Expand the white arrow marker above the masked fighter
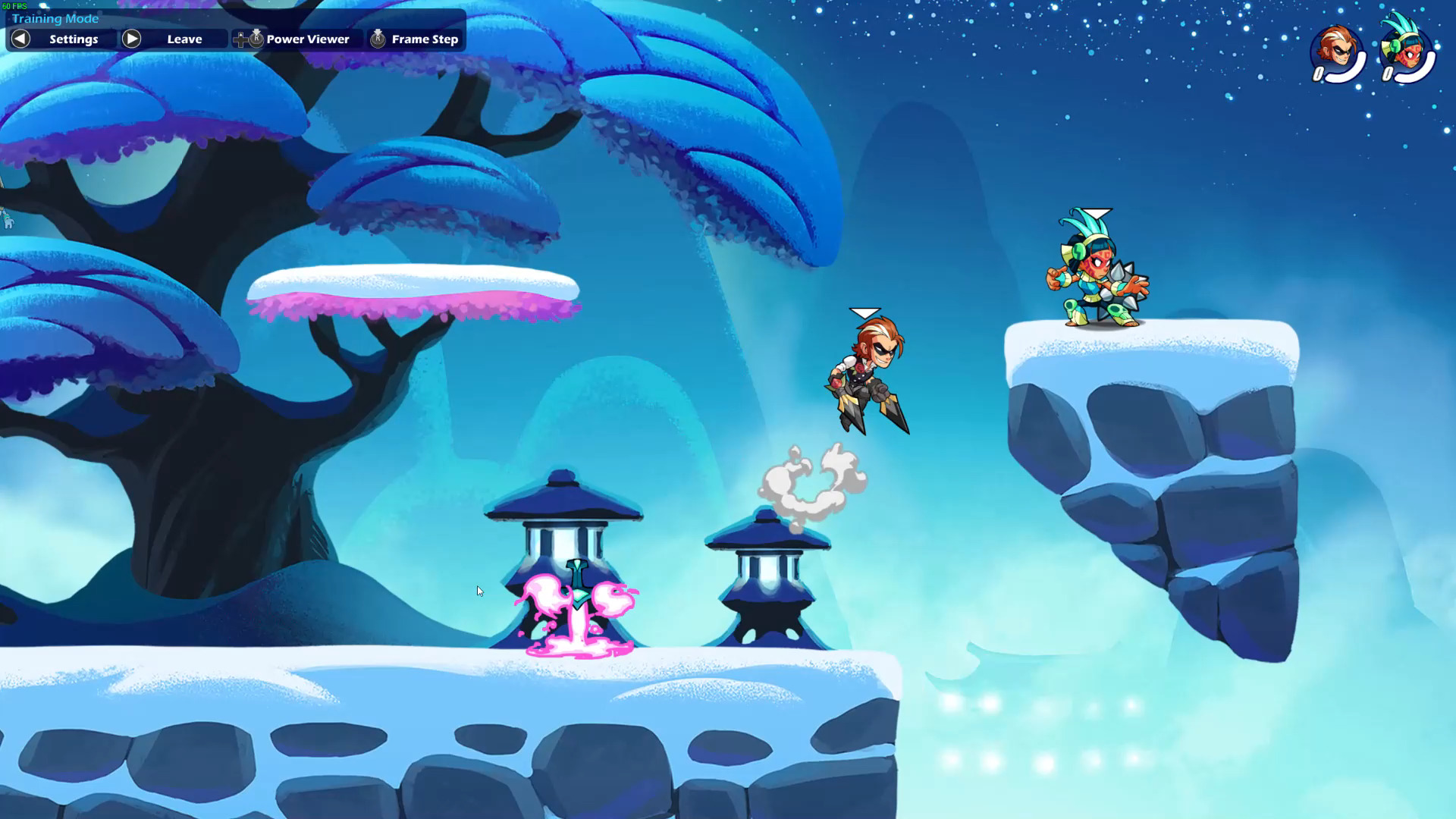The image size is (1456, 819). [864, 312]
